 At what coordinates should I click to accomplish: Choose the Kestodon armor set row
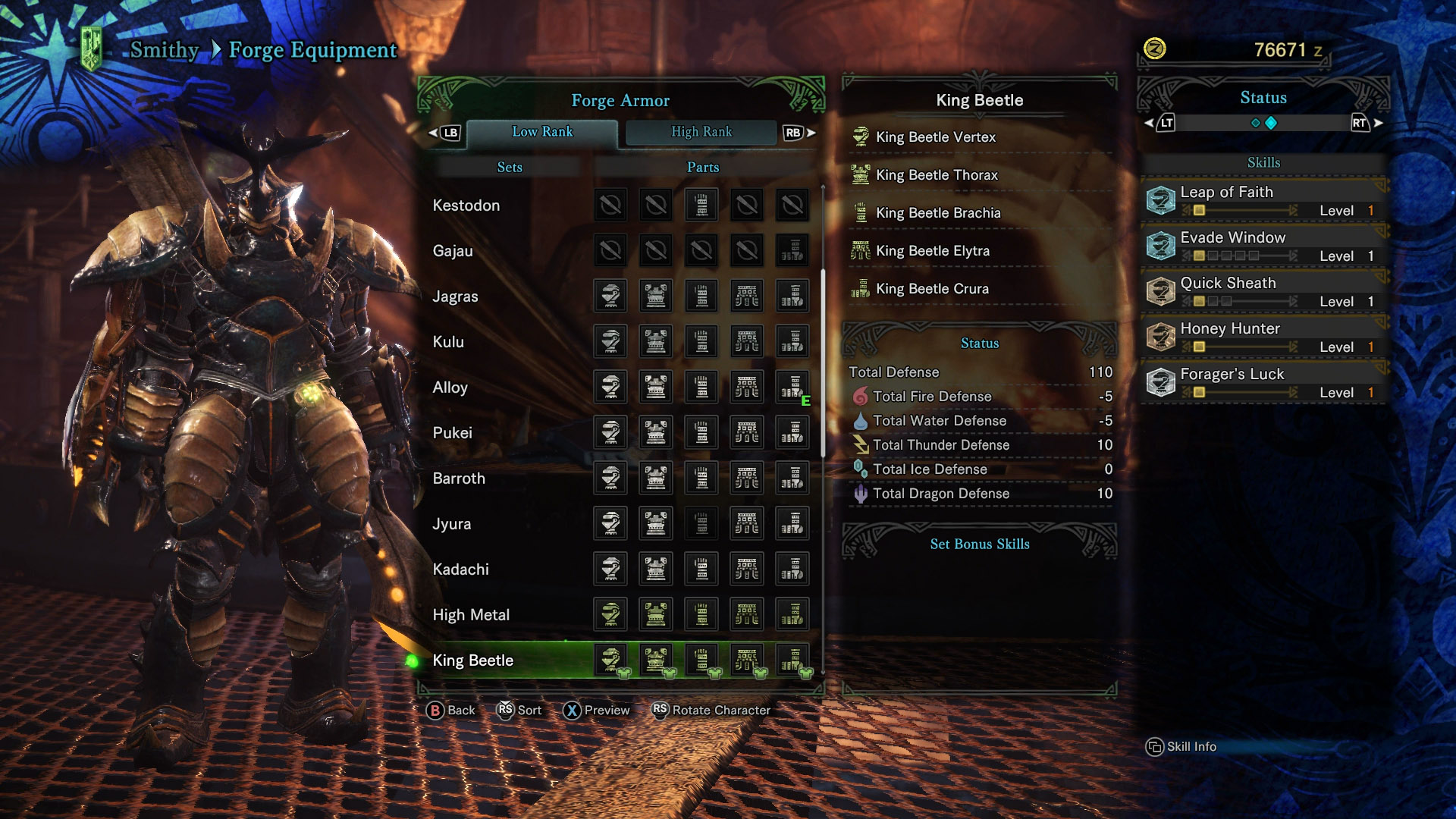(466, 206)
